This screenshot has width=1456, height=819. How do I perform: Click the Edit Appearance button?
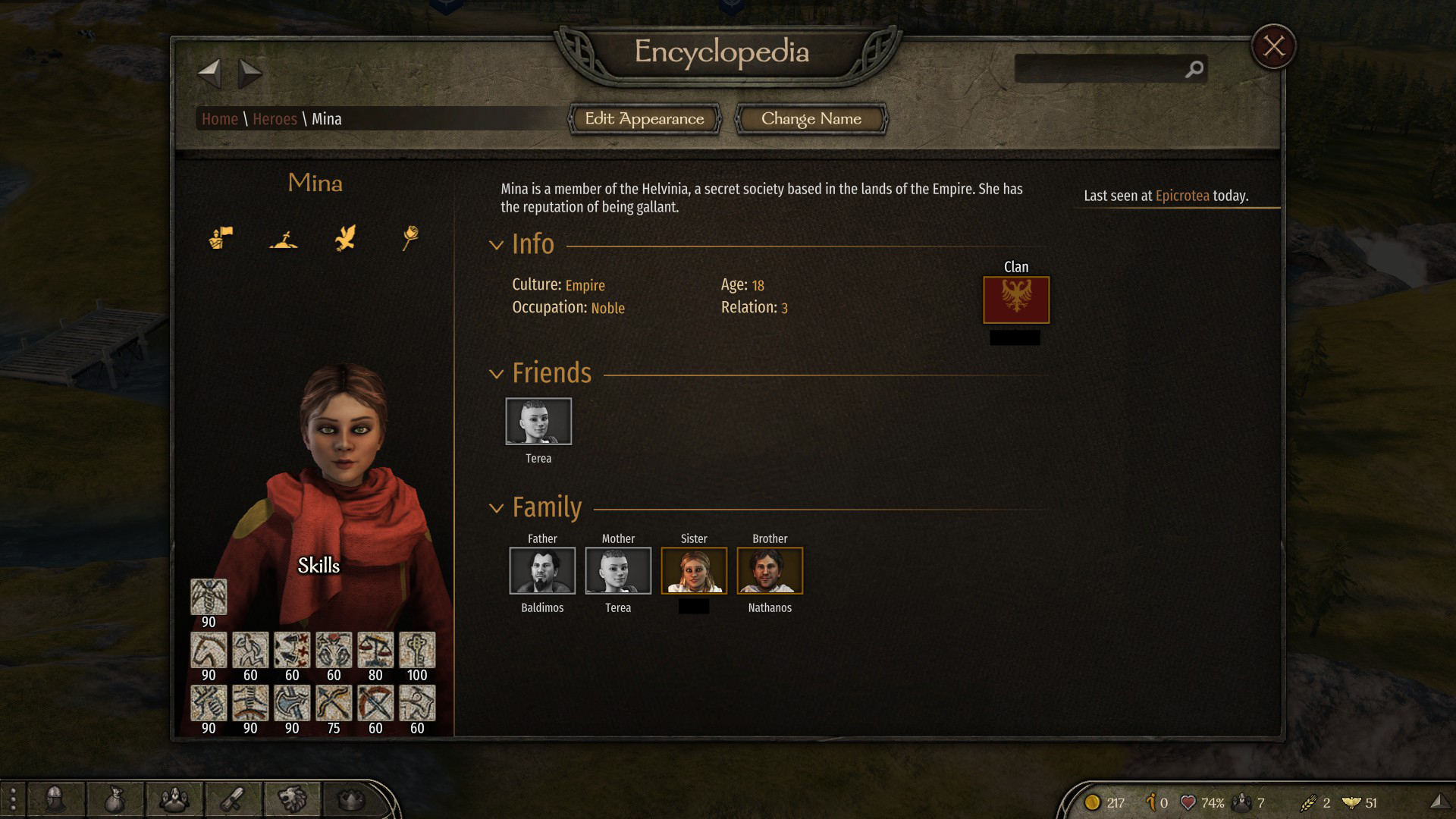644,119
